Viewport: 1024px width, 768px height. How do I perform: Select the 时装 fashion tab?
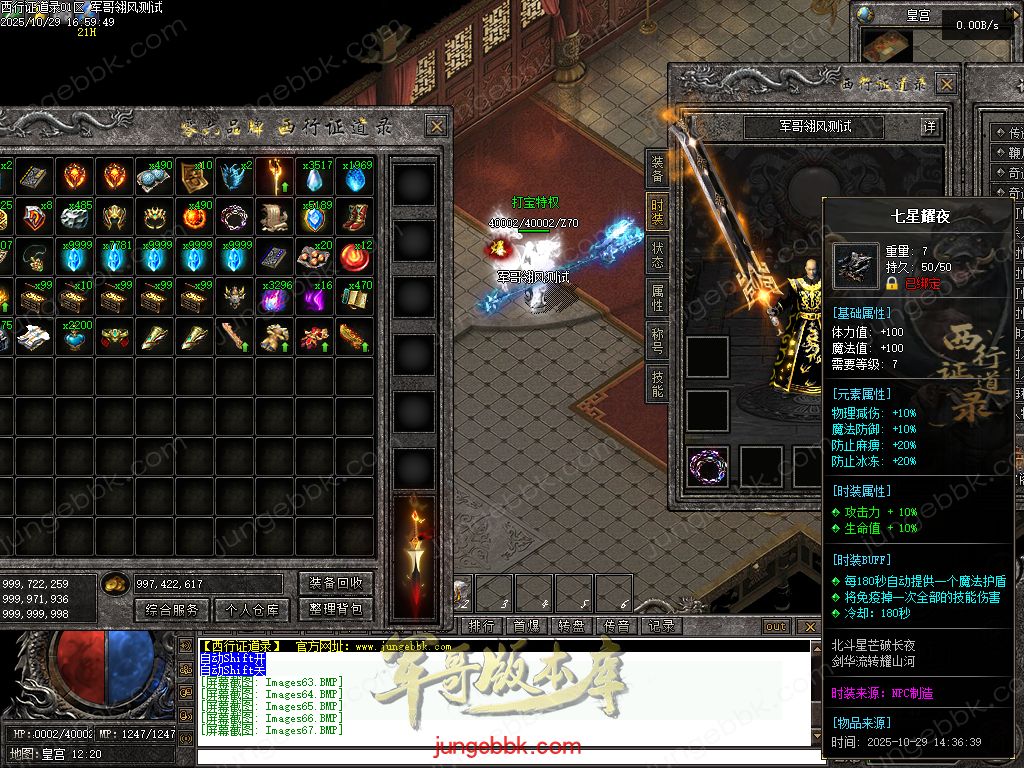point(657,210)
